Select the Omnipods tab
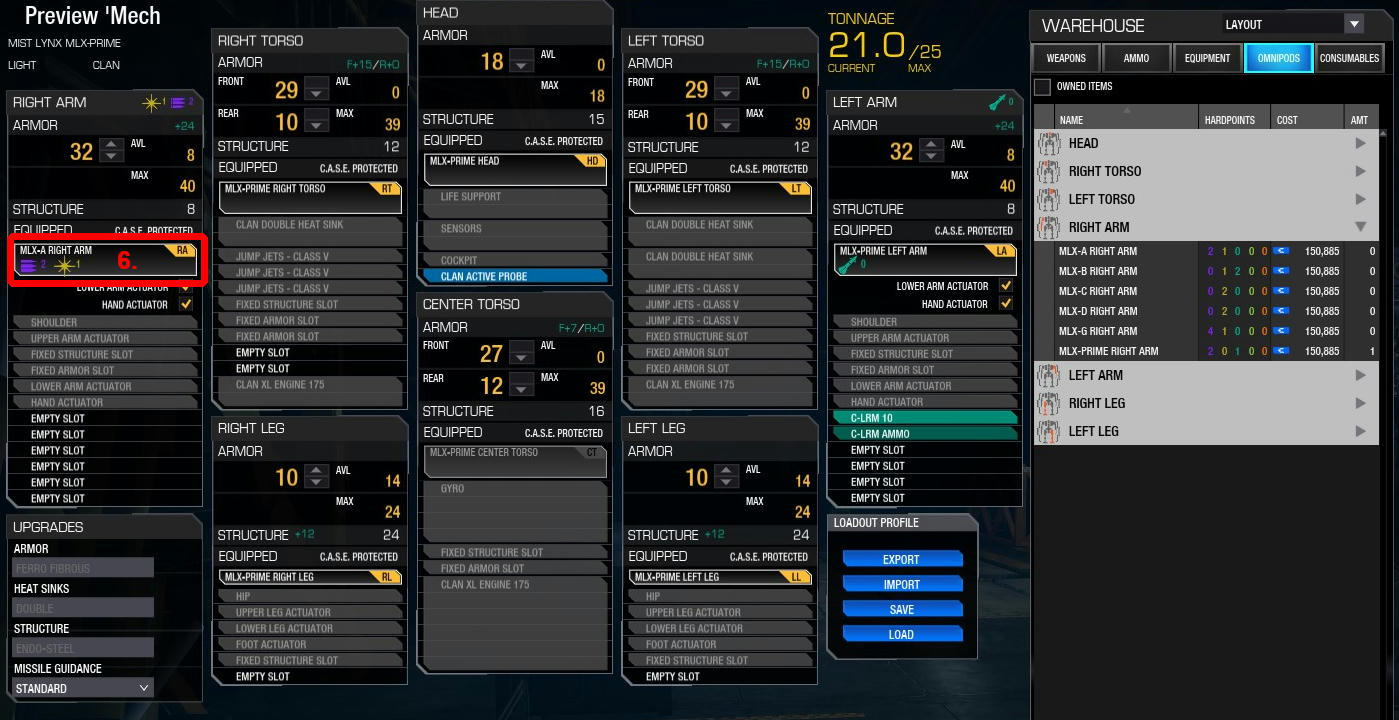 (x=1278, y=58)
